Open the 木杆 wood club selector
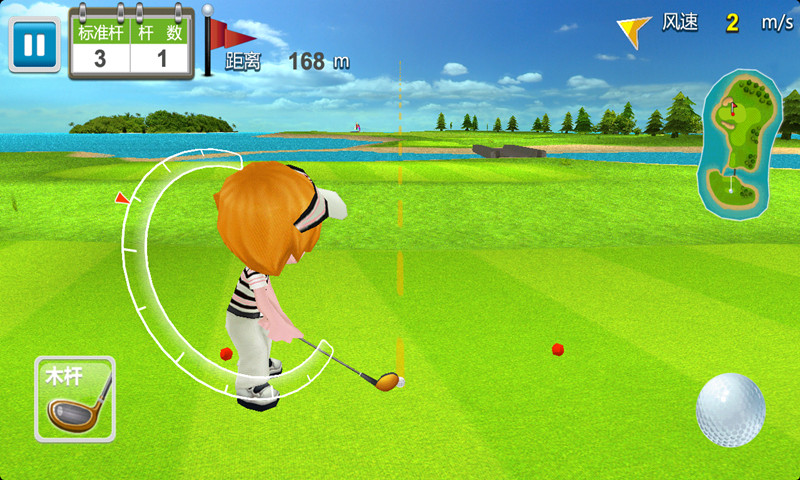 pos(74,399)
